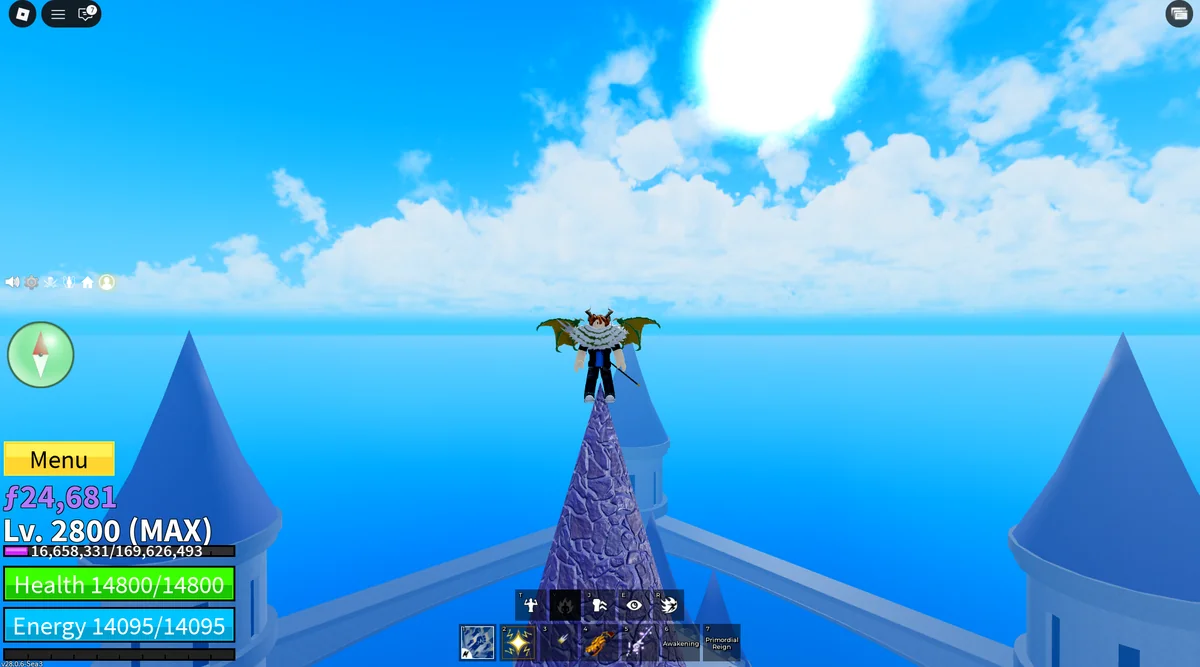Equip the purple sword in the hotbar
The height and width of the screenshot is (667, 1200).
click(640, 642)
